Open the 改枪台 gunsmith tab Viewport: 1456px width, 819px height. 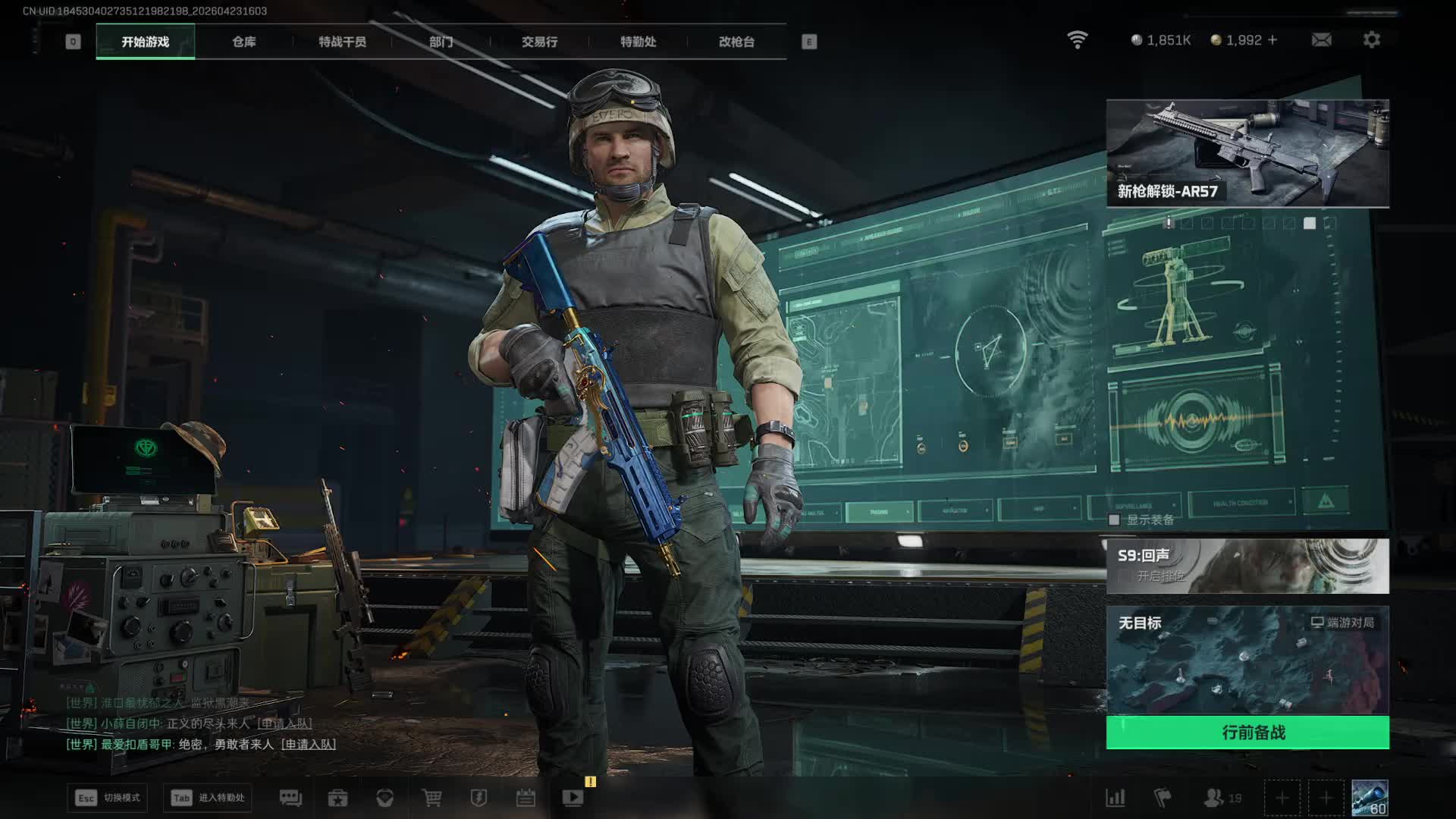[736, 42]
